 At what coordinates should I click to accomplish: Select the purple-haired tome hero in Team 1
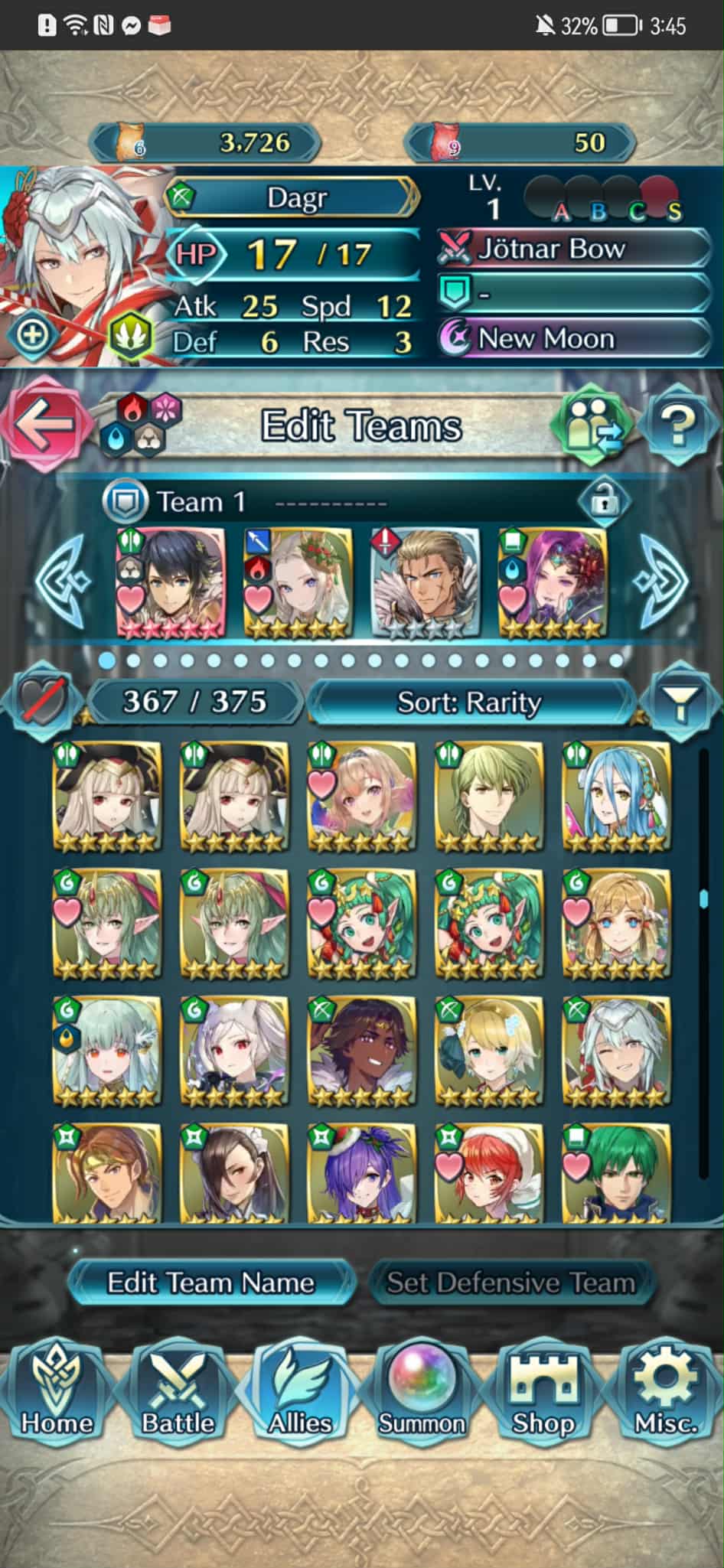point(553,583)
